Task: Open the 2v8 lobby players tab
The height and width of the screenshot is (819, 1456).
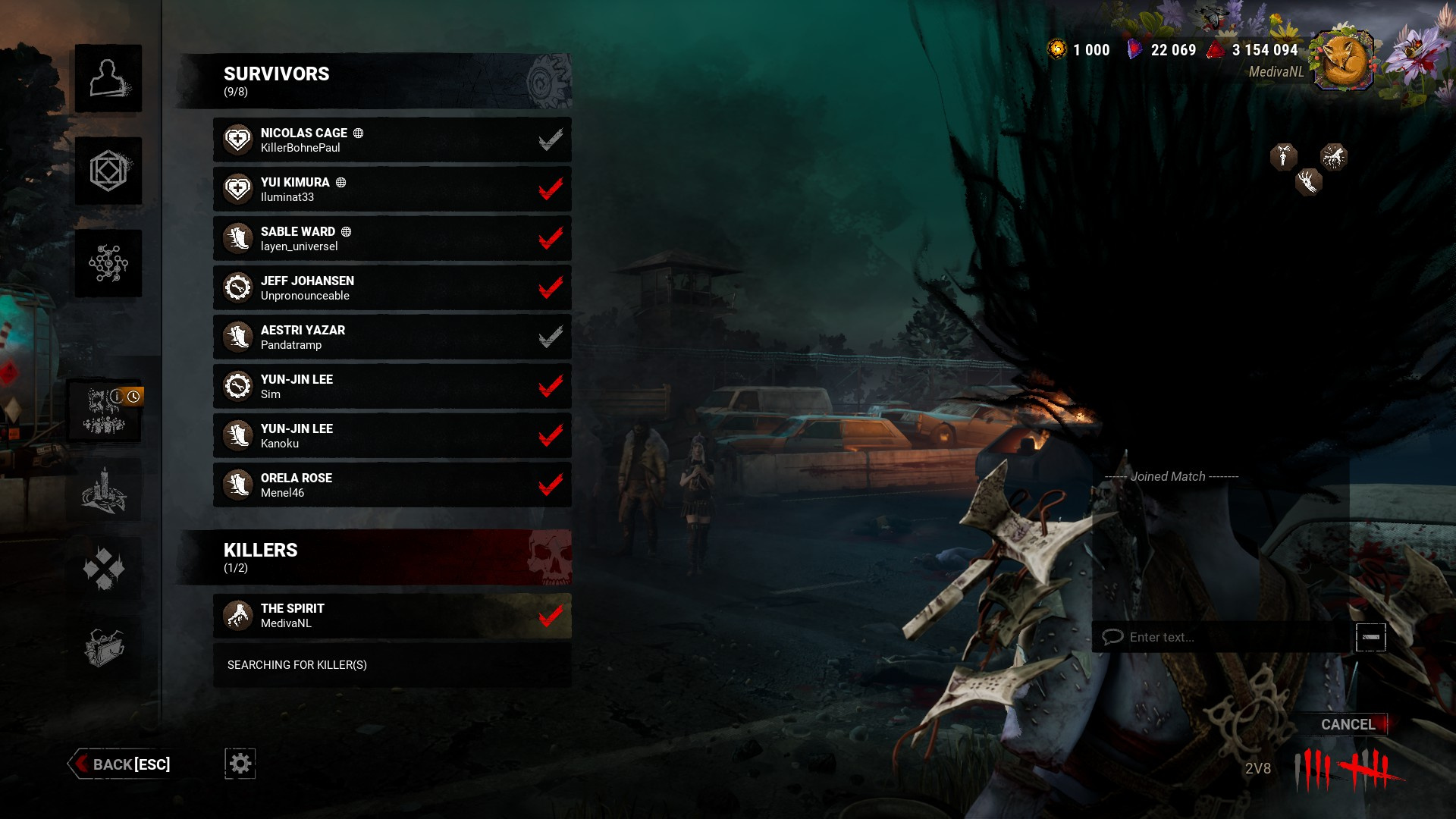Action: (105, 411)
